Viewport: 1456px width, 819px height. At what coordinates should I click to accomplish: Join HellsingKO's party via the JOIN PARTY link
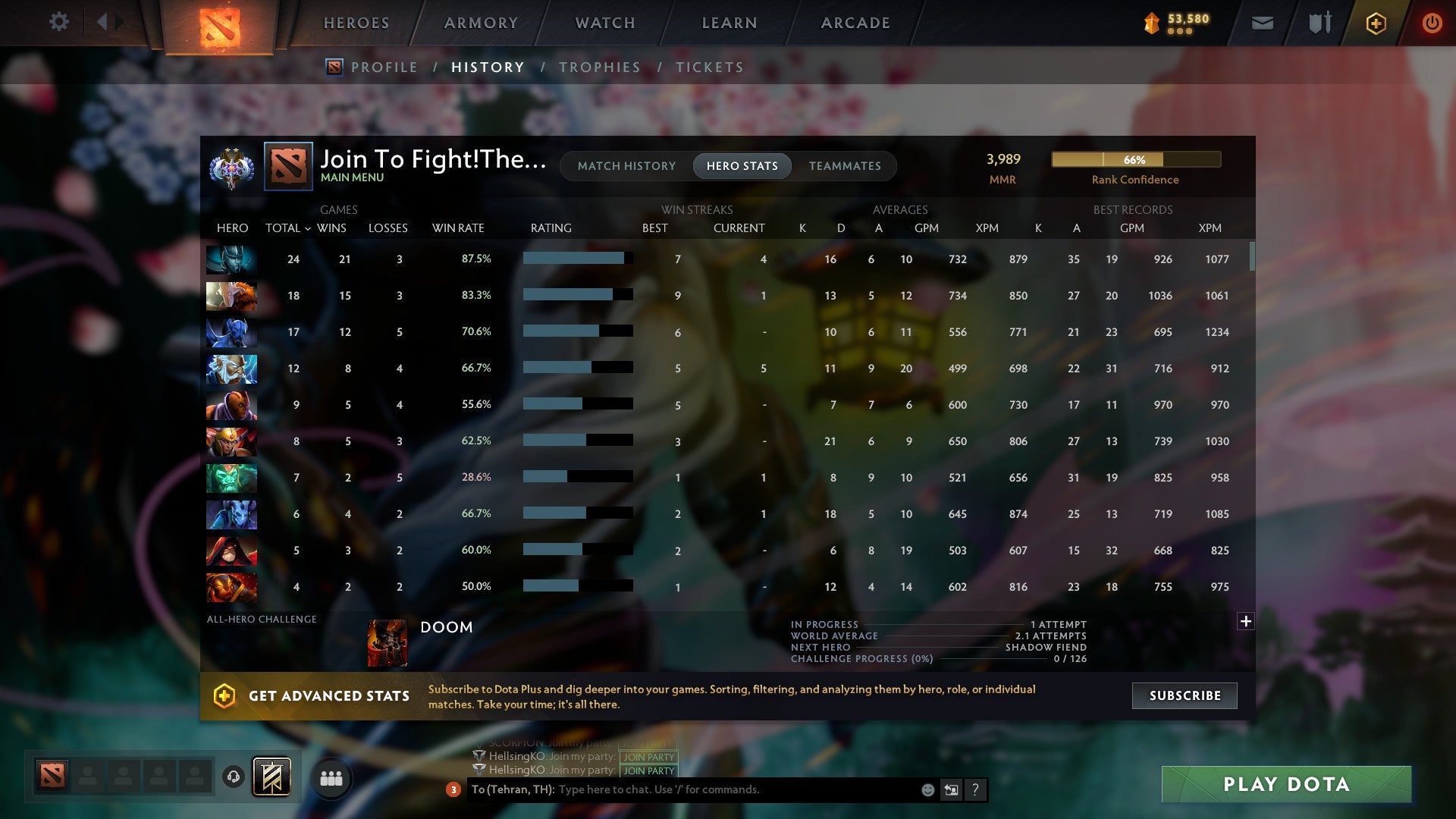648,757
